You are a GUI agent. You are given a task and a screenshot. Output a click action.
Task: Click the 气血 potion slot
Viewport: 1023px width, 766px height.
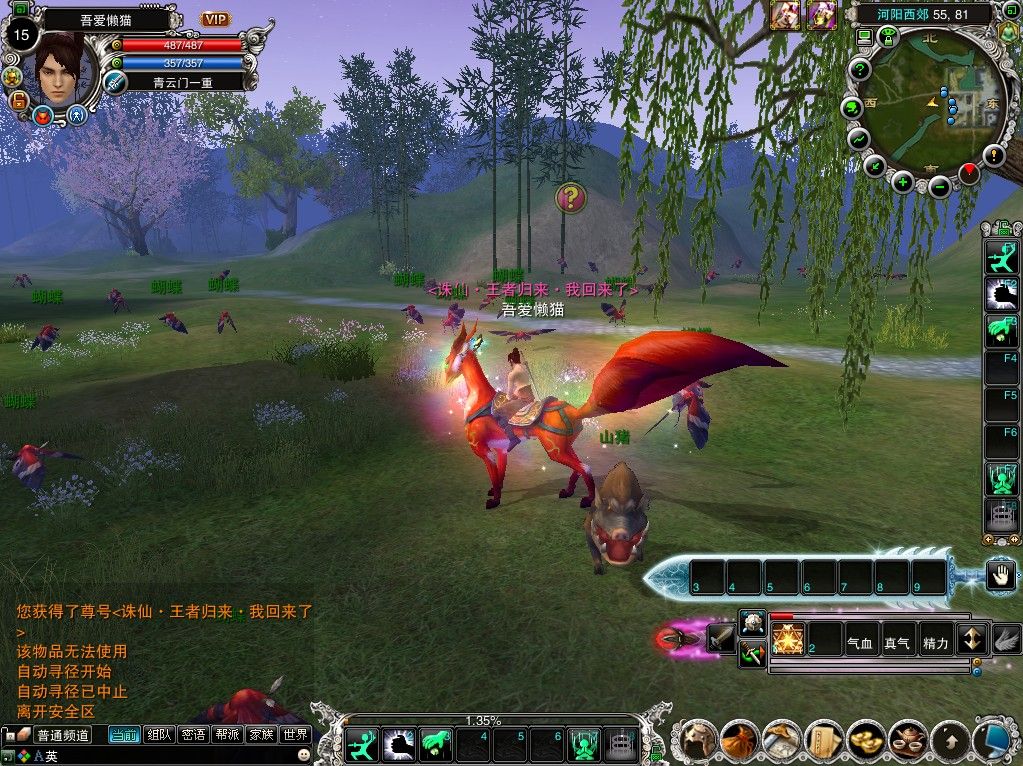coord(860,643)
